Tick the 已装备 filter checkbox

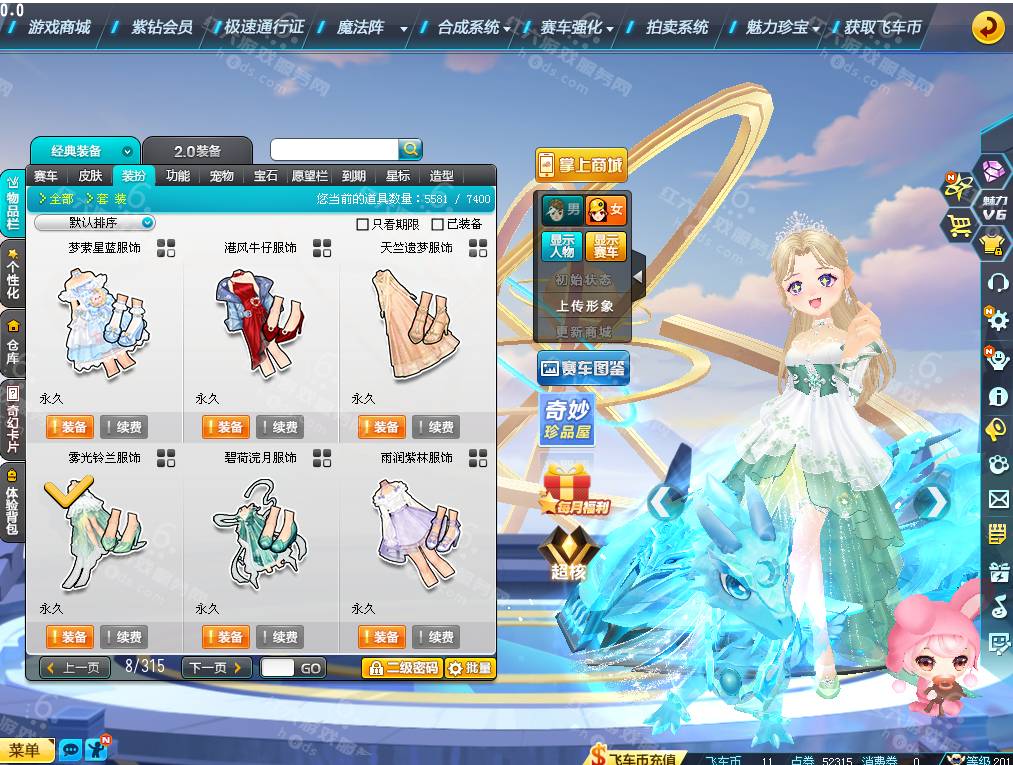(437, 225)
